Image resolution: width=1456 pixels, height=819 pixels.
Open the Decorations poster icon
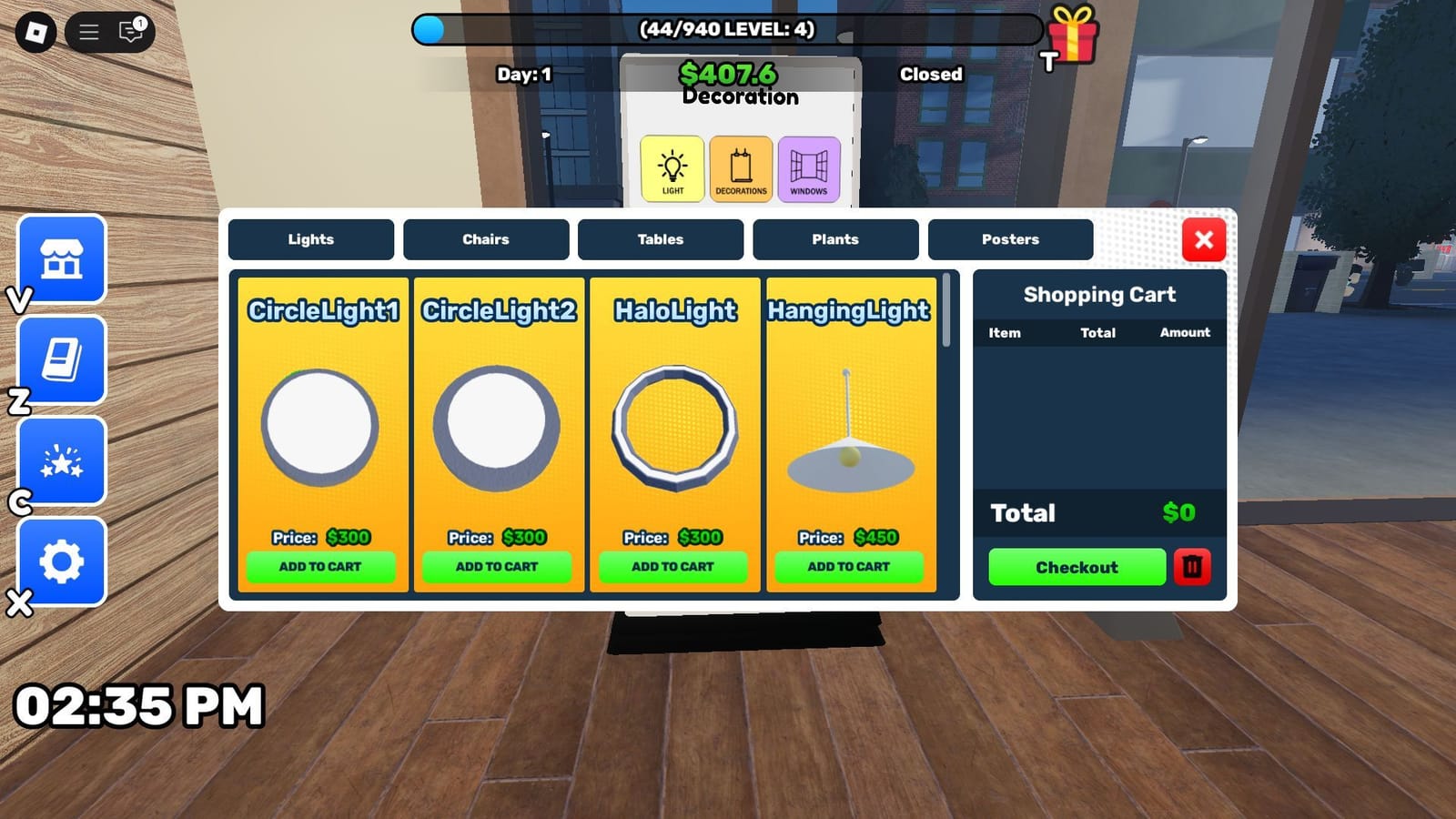coord(741,169)
